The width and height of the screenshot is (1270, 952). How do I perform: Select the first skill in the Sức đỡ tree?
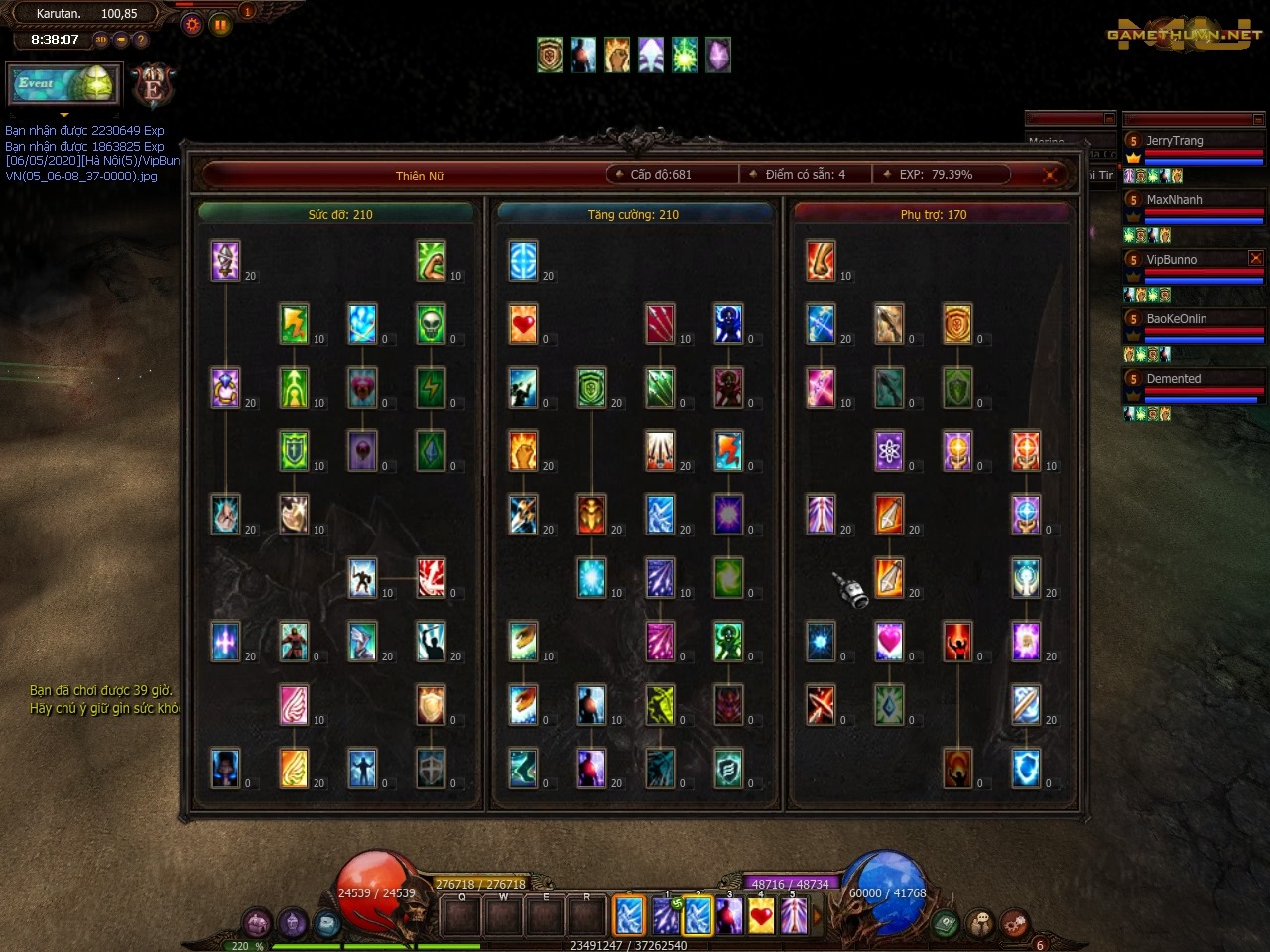click(225, 262)
